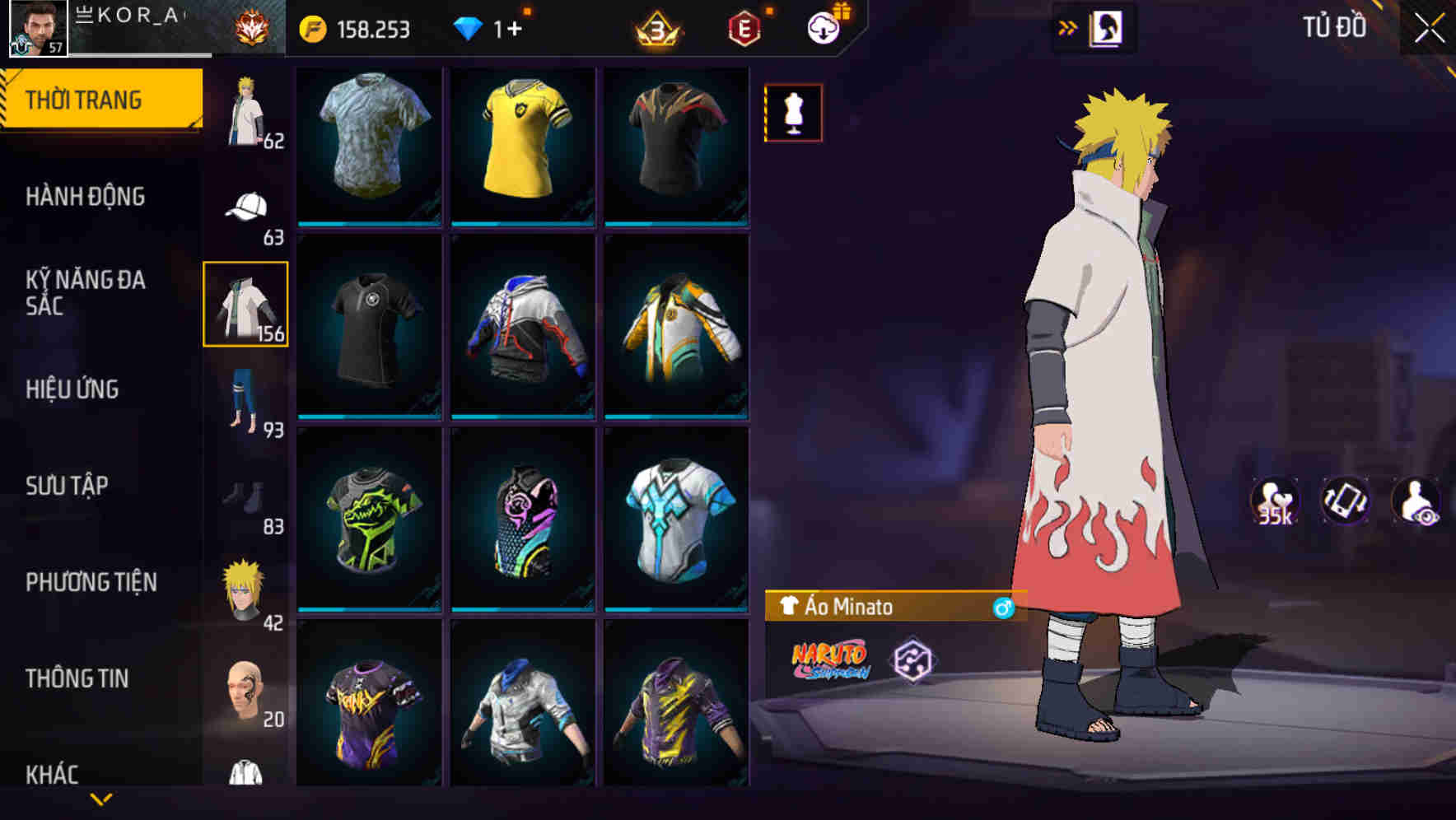Expand the sidebar with the chevron below KHÁC
Image resolution: width=1456 pixels, height=820 pixels.
(x=101, y=797)
